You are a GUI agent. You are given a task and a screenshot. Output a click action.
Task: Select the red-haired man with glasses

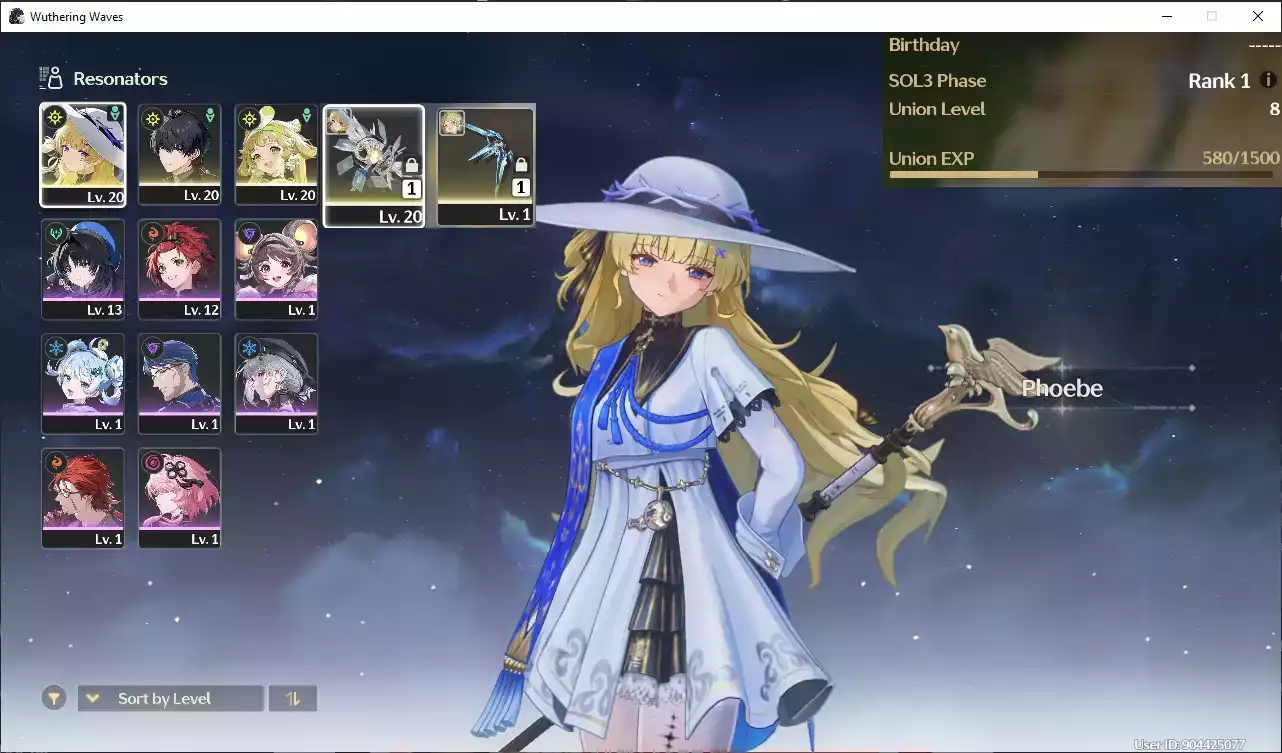point(83,498)
